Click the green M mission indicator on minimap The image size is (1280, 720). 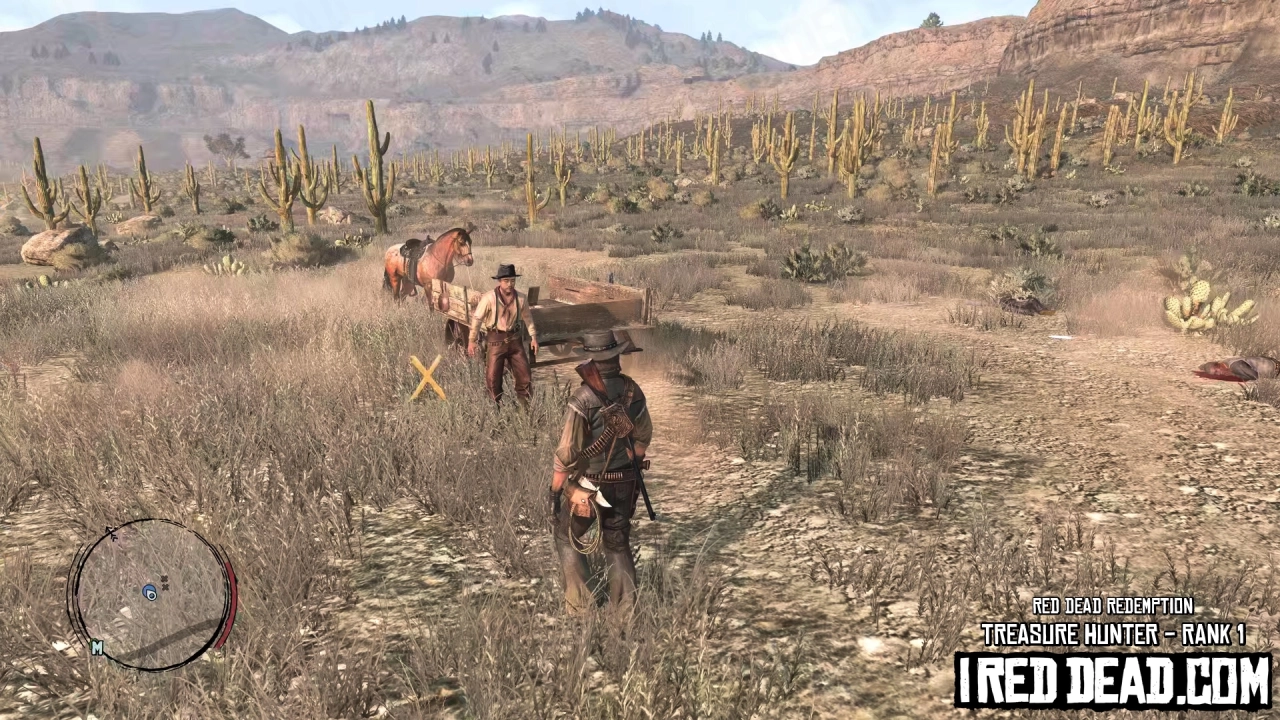pyautogui.click(x=97, y=647)
